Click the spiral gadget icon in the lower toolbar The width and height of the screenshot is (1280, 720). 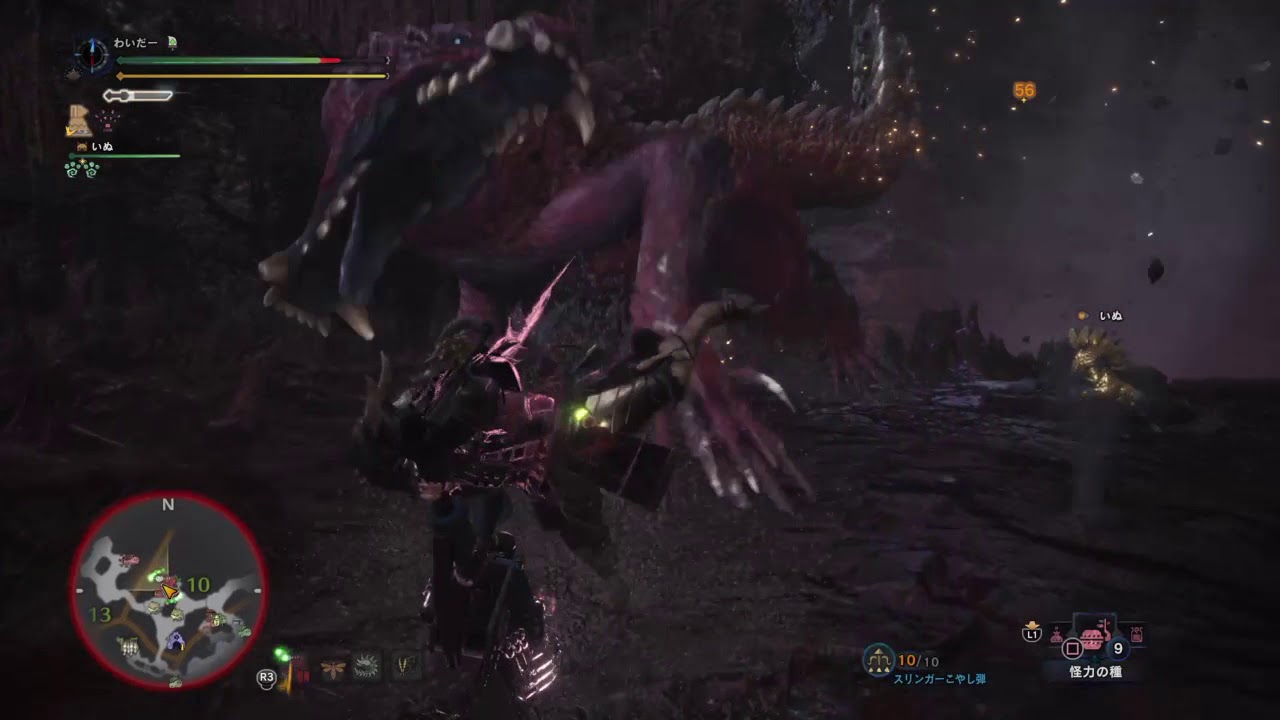[365, 665]
